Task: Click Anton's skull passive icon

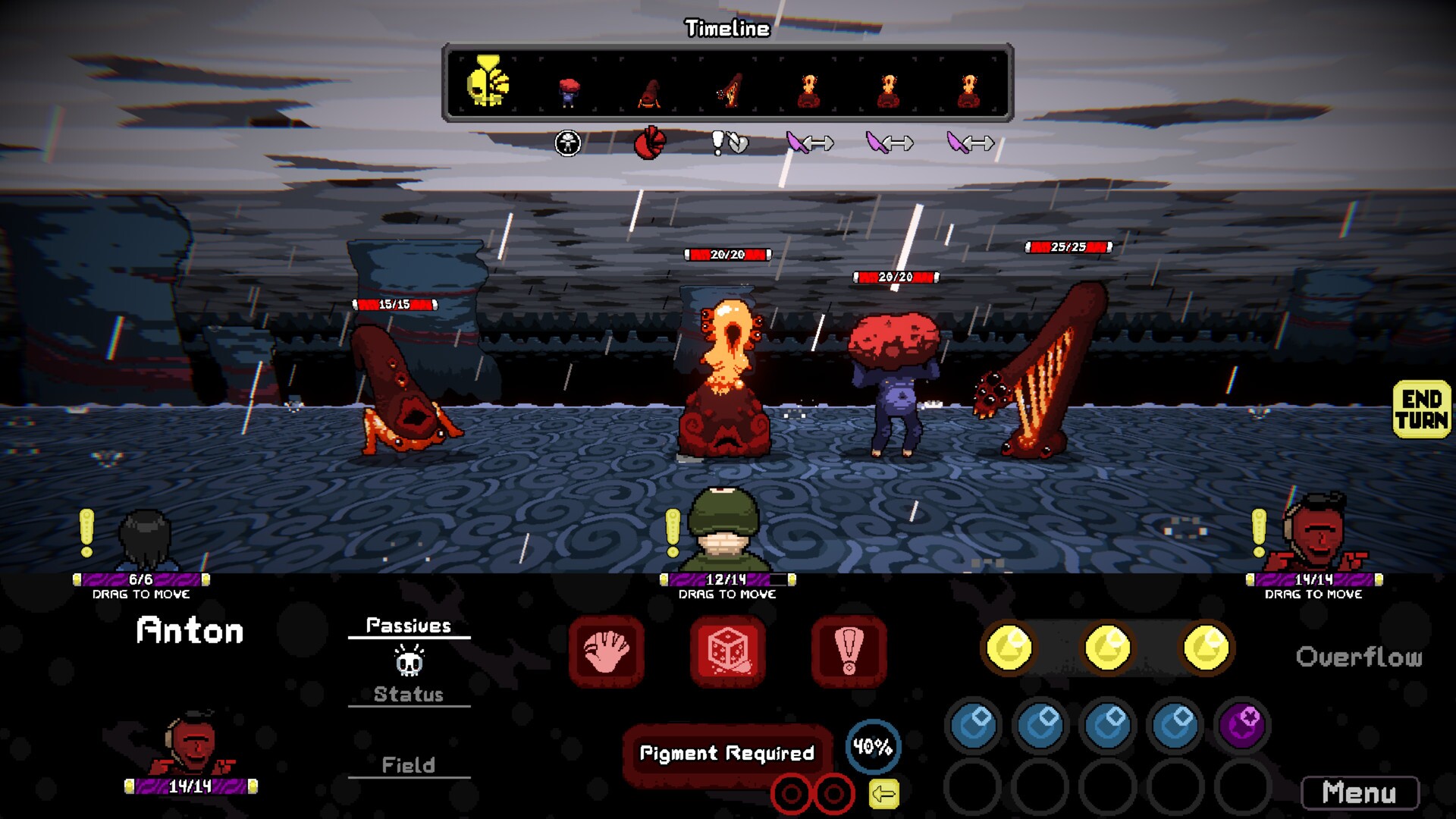Action: pyautogui.click(x=409, y=661)
